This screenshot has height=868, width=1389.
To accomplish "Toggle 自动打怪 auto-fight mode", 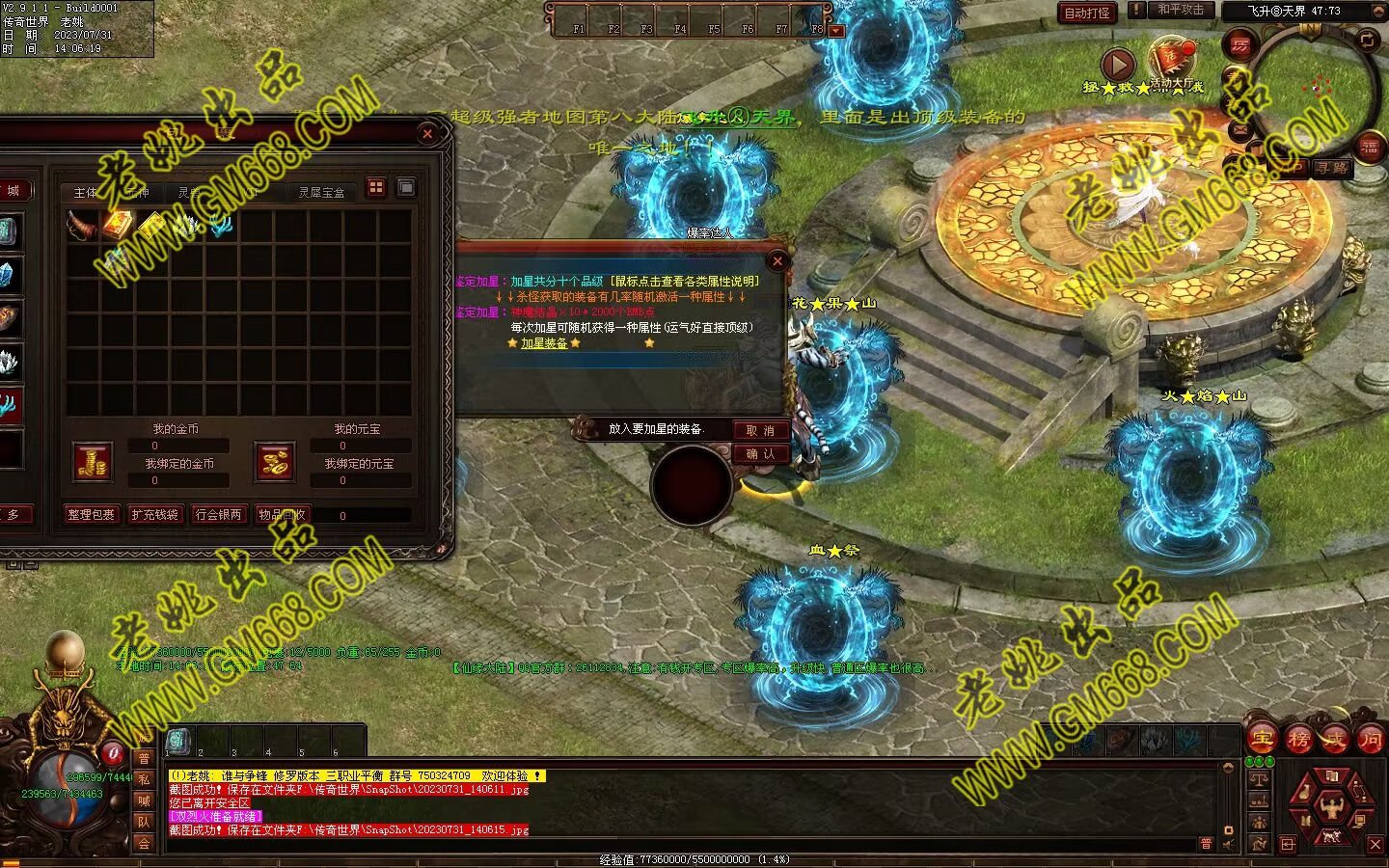I will click(x=1087, y=13).
